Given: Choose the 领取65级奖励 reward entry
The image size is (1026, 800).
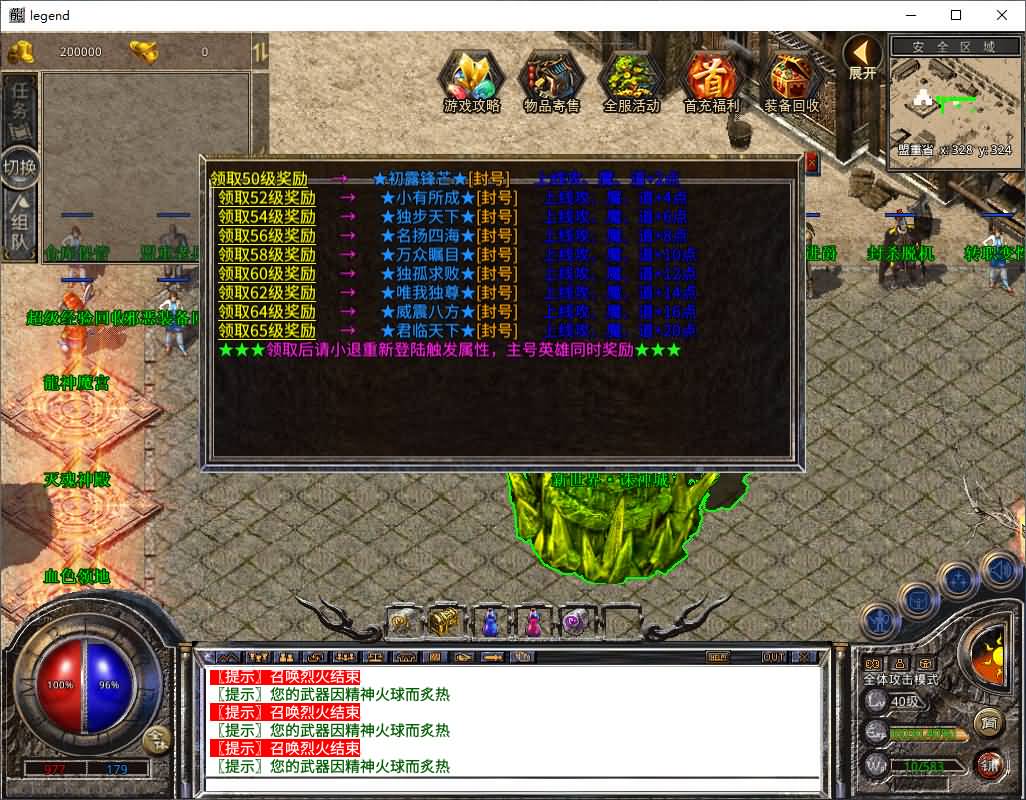Looking at the screenshot, I should click(267, 331).
